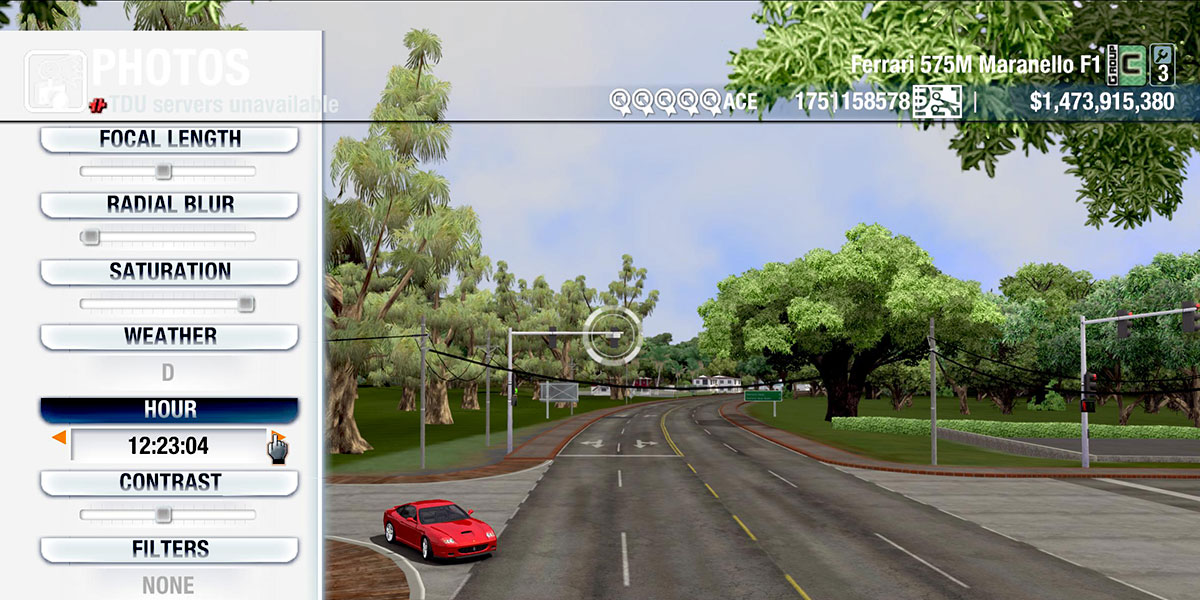The image size is (1200, 600).
Task: Select the Saturation menu entry
Action: click(x=169, y=271)
